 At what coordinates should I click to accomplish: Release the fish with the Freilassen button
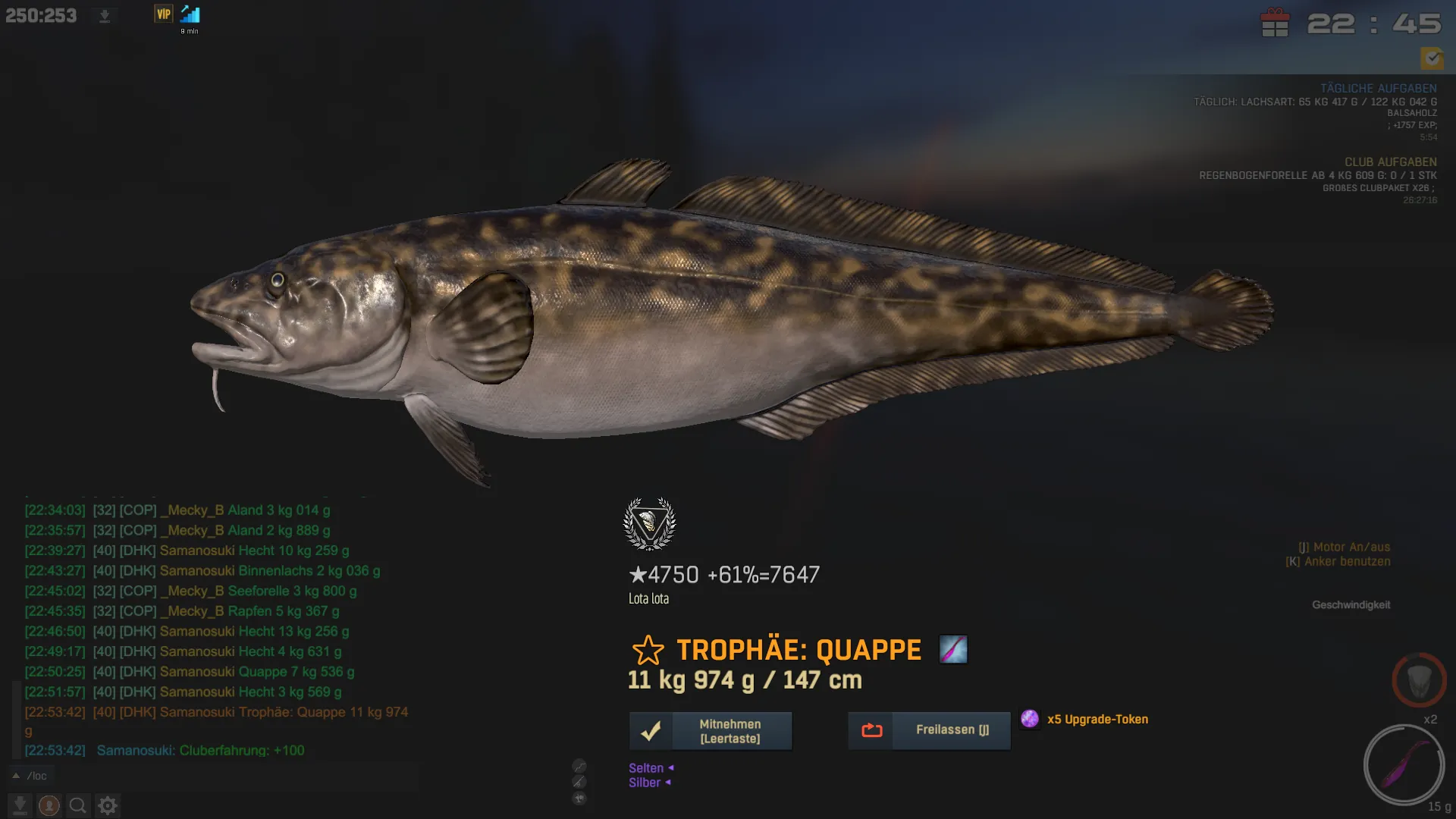929,731
